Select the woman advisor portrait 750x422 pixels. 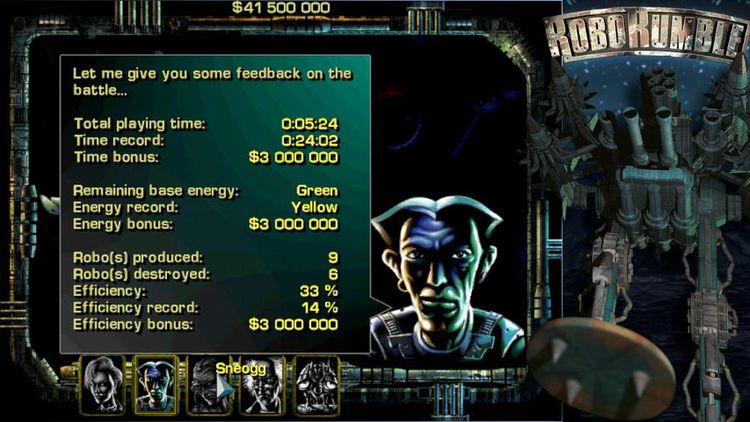coord(103,384)
